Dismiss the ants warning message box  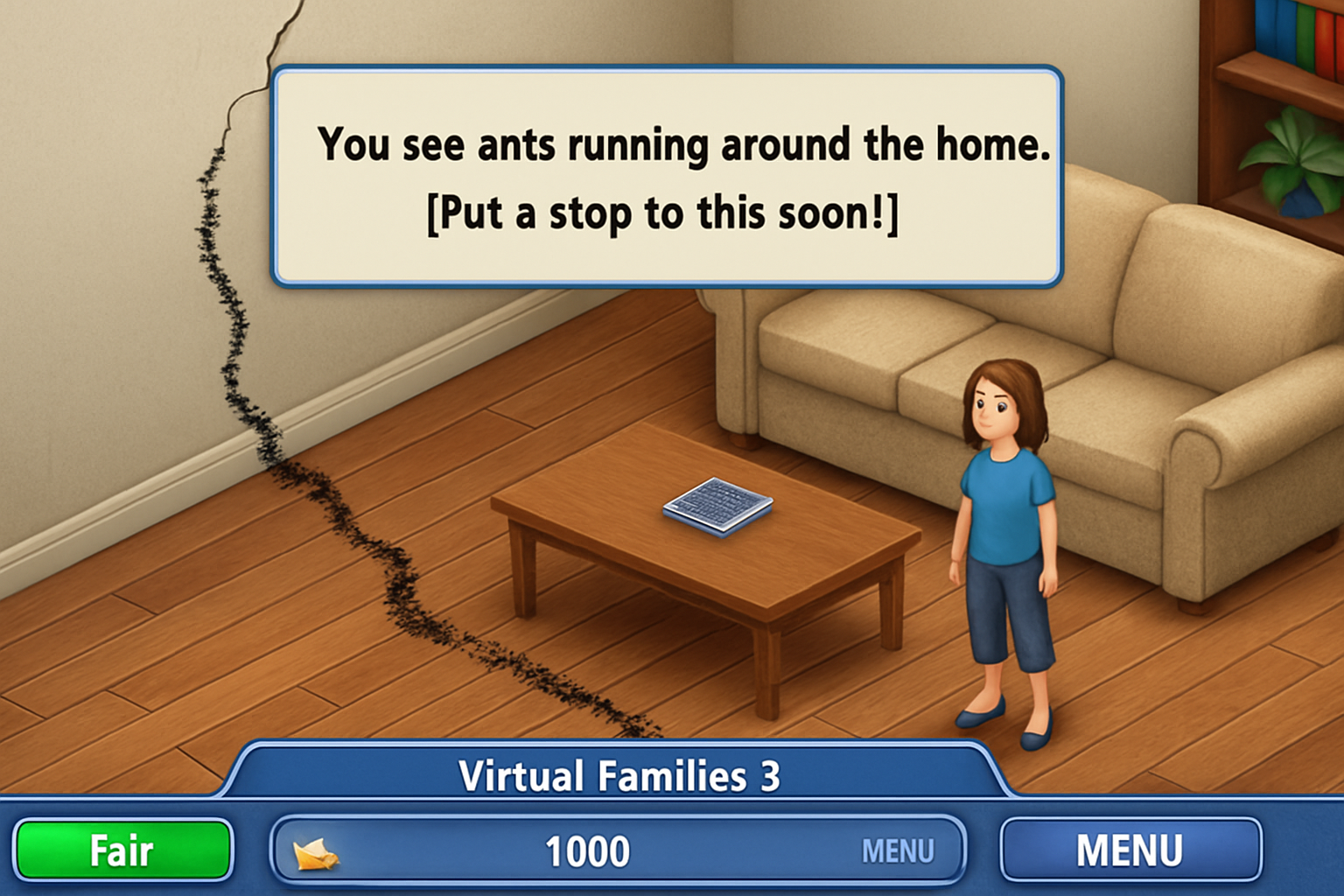tap(667, 178)
